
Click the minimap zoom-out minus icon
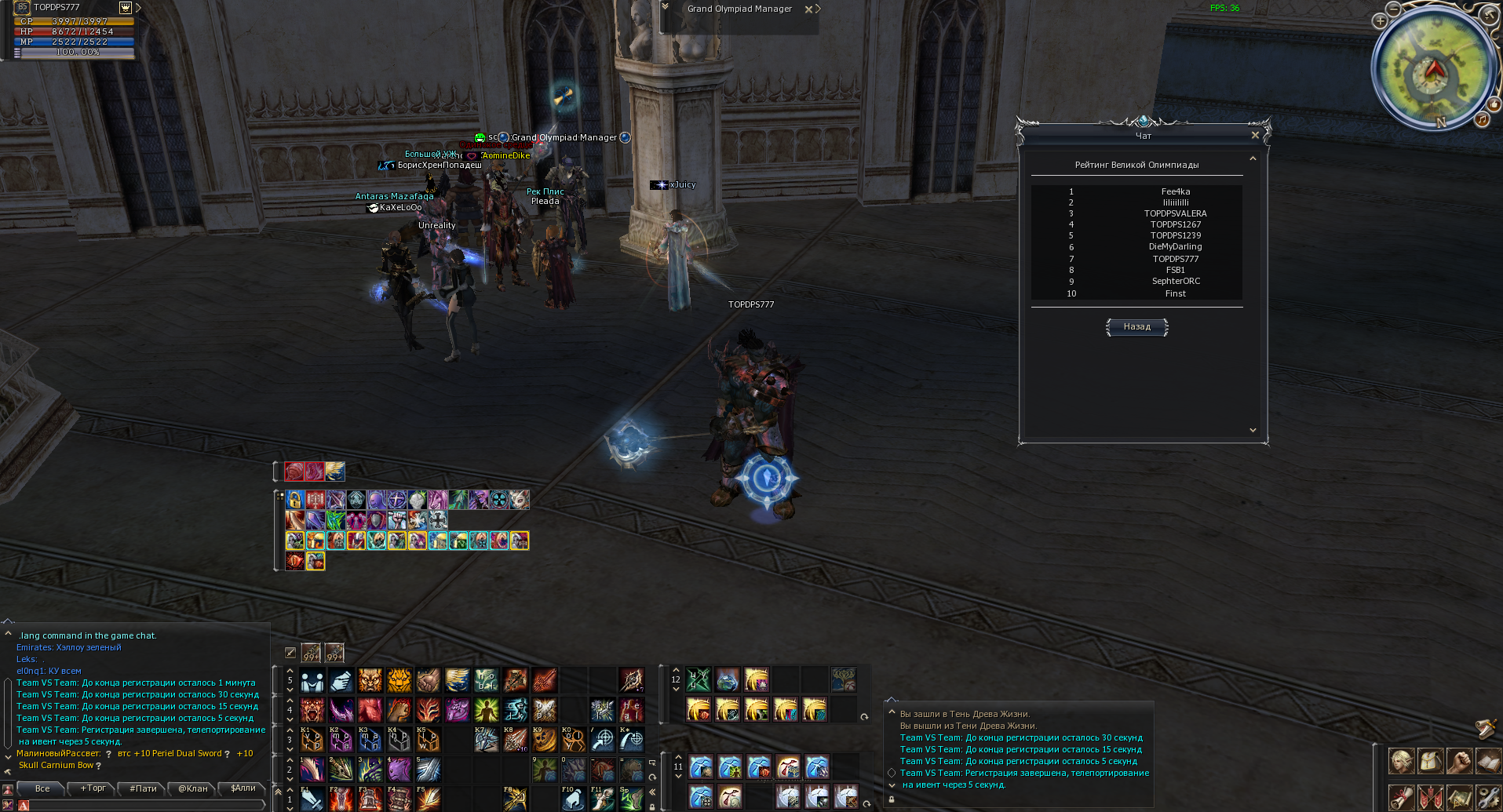click(1393, 9)
